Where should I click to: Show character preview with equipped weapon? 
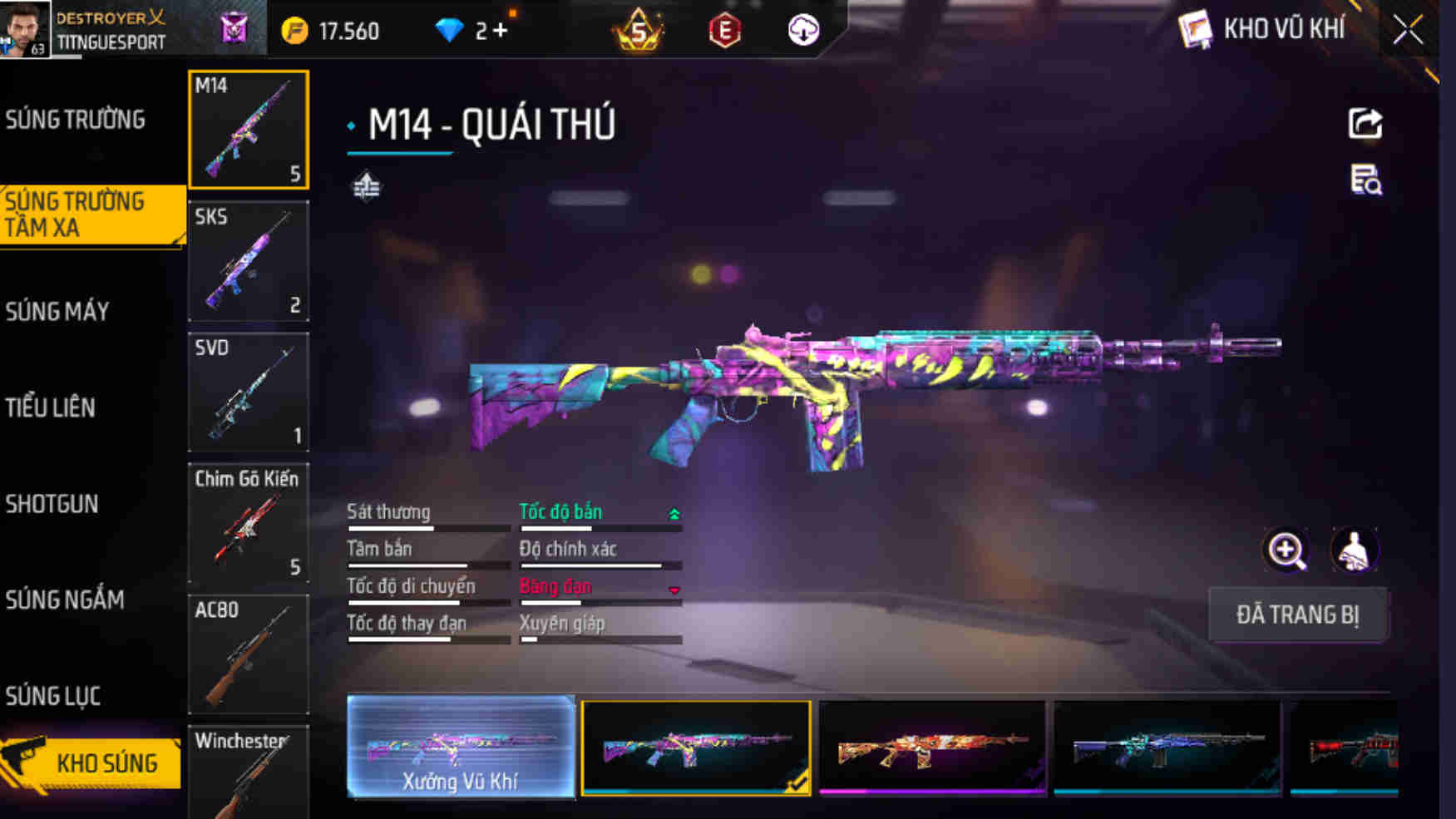point(1355,550)
